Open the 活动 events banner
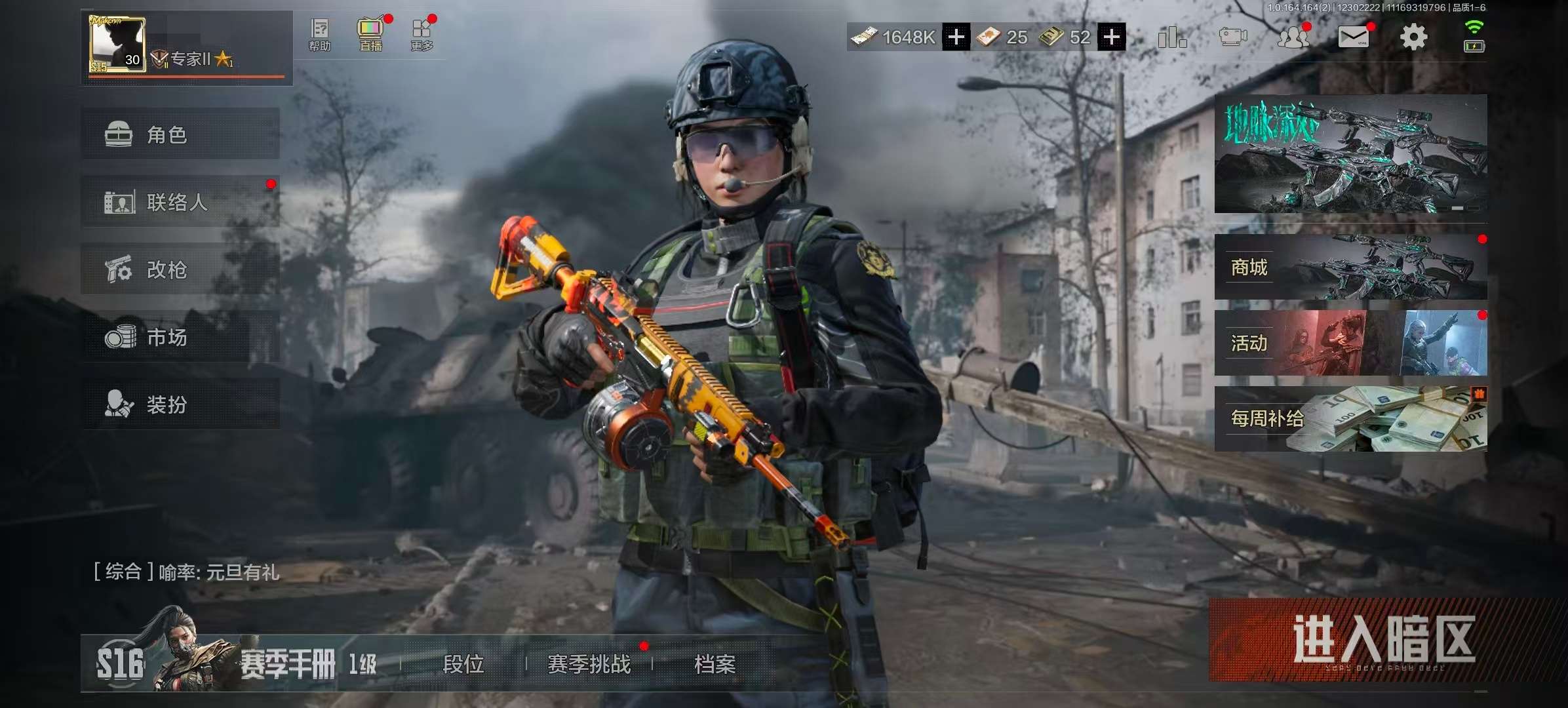 click(x=1350, y=343)
